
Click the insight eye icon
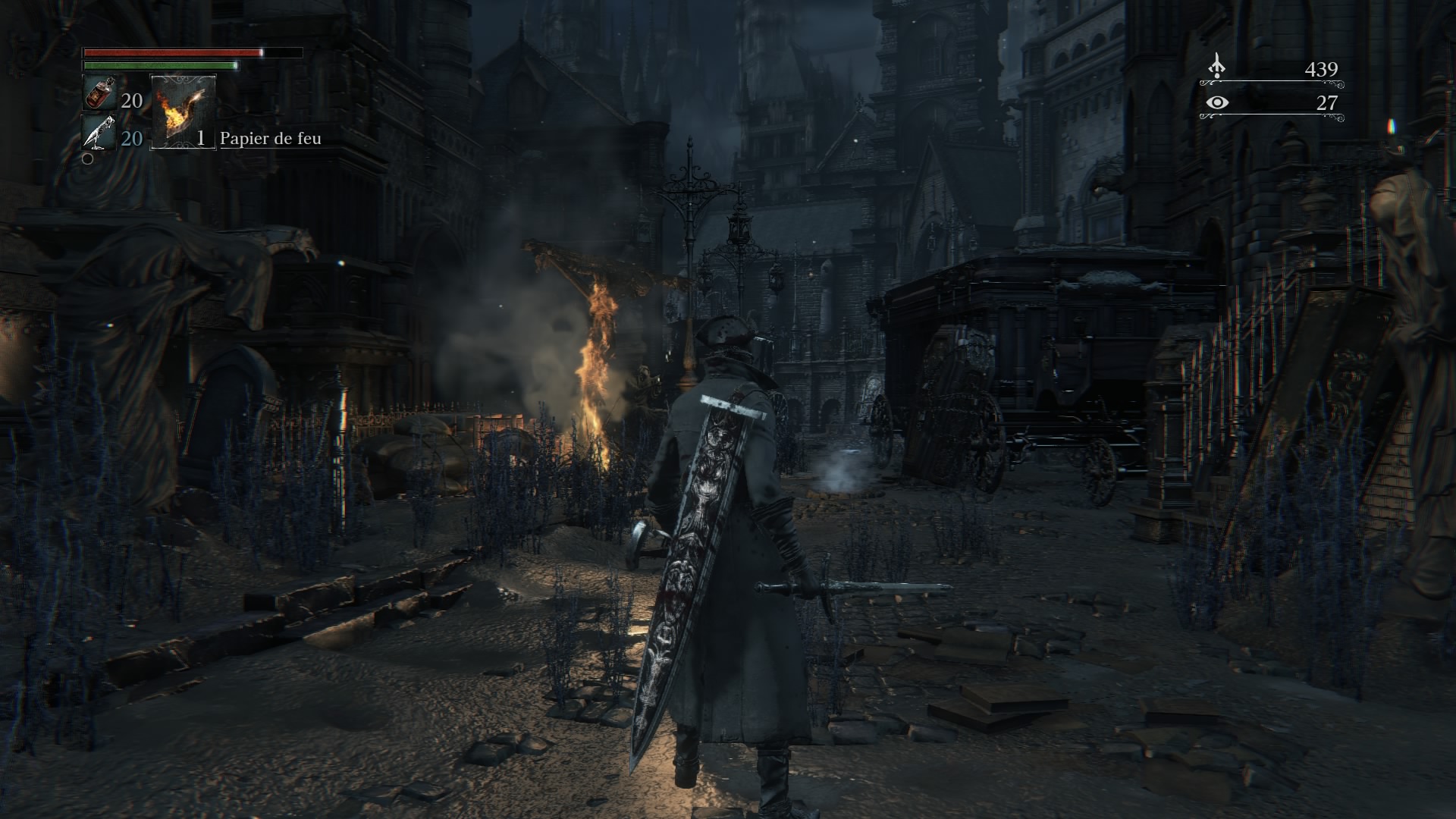coord(1216,102)
